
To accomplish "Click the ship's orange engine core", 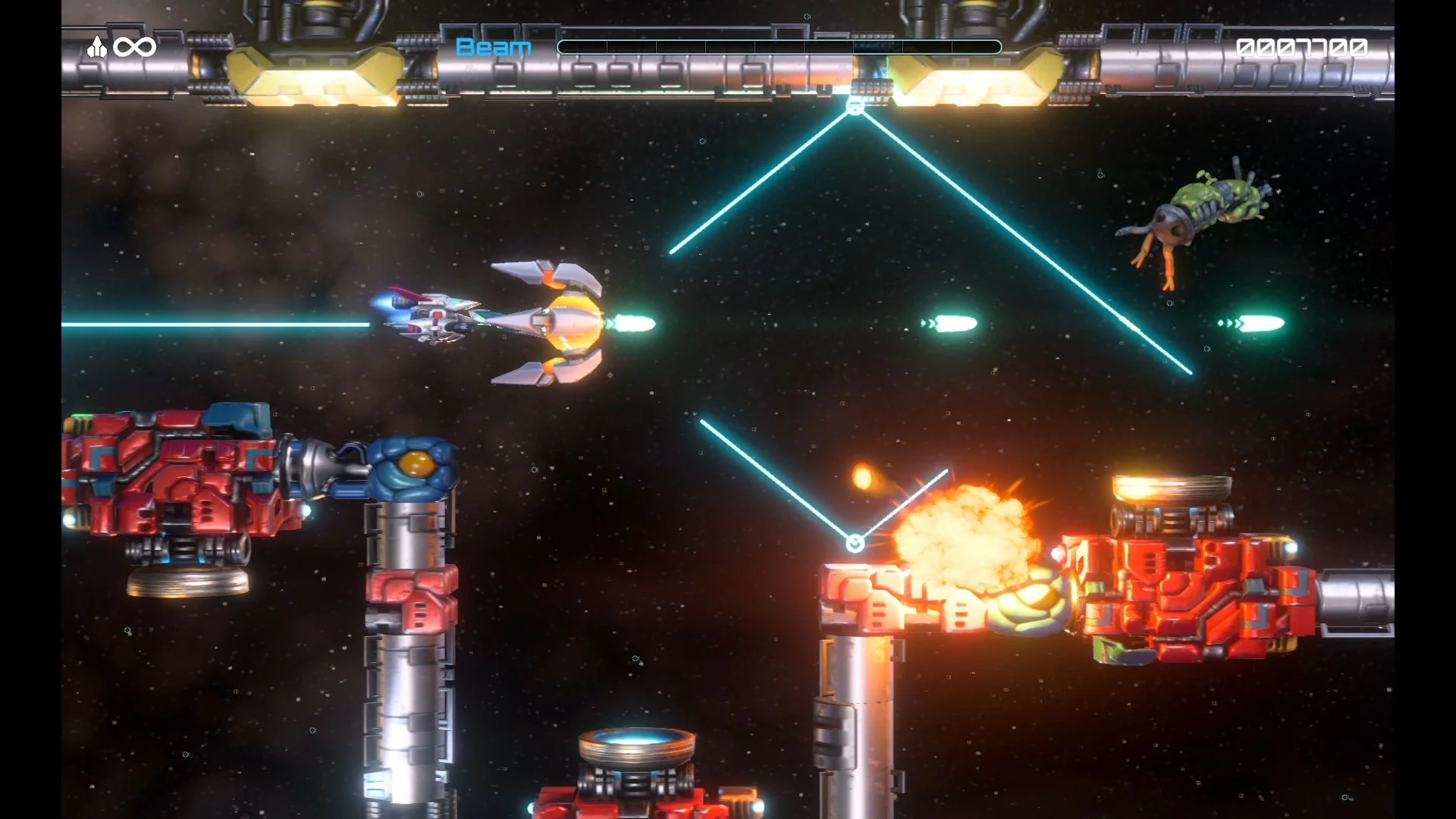I will [x=573, y=322].
